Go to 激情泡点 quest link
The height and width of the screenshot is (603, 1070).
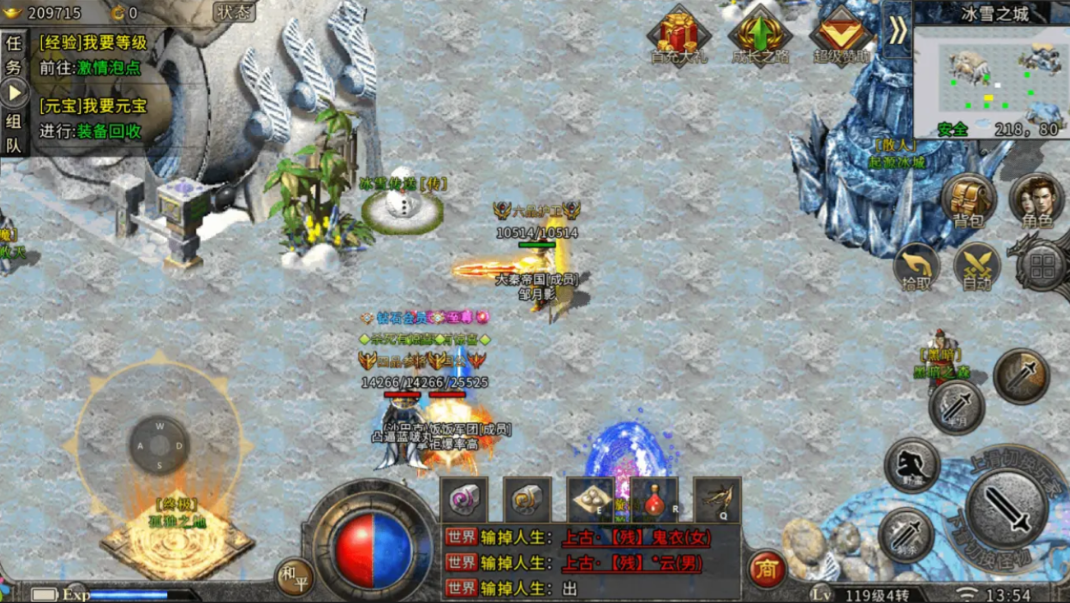[x=105, y=68]
